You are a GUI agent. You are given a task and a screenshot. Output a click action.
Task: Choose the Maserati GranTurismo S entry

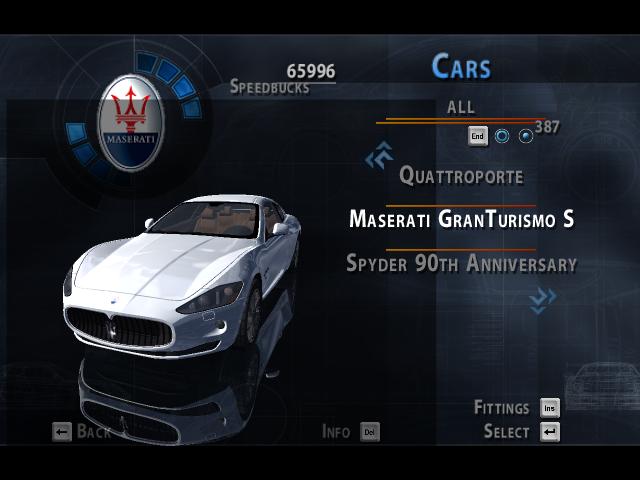pos(461,219)
